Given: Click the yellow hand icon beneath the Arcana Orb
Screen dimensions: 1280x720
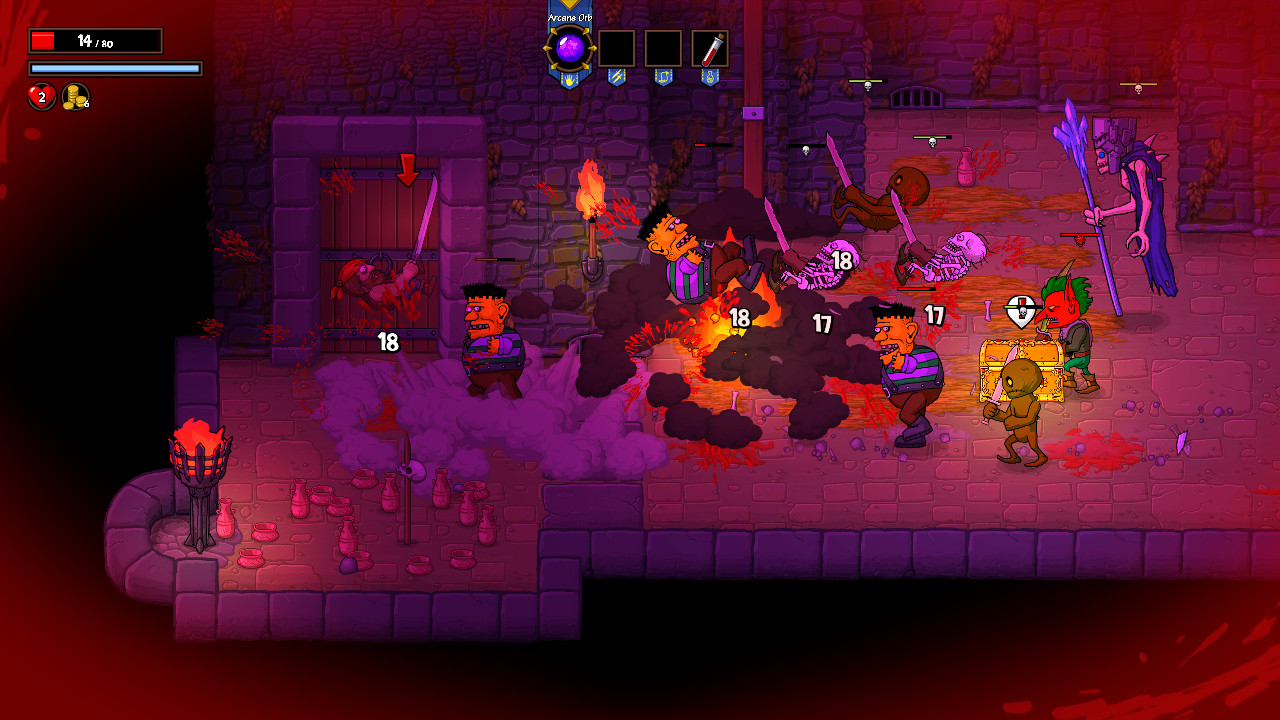Looking at the screenshot, I should [569, 79].
